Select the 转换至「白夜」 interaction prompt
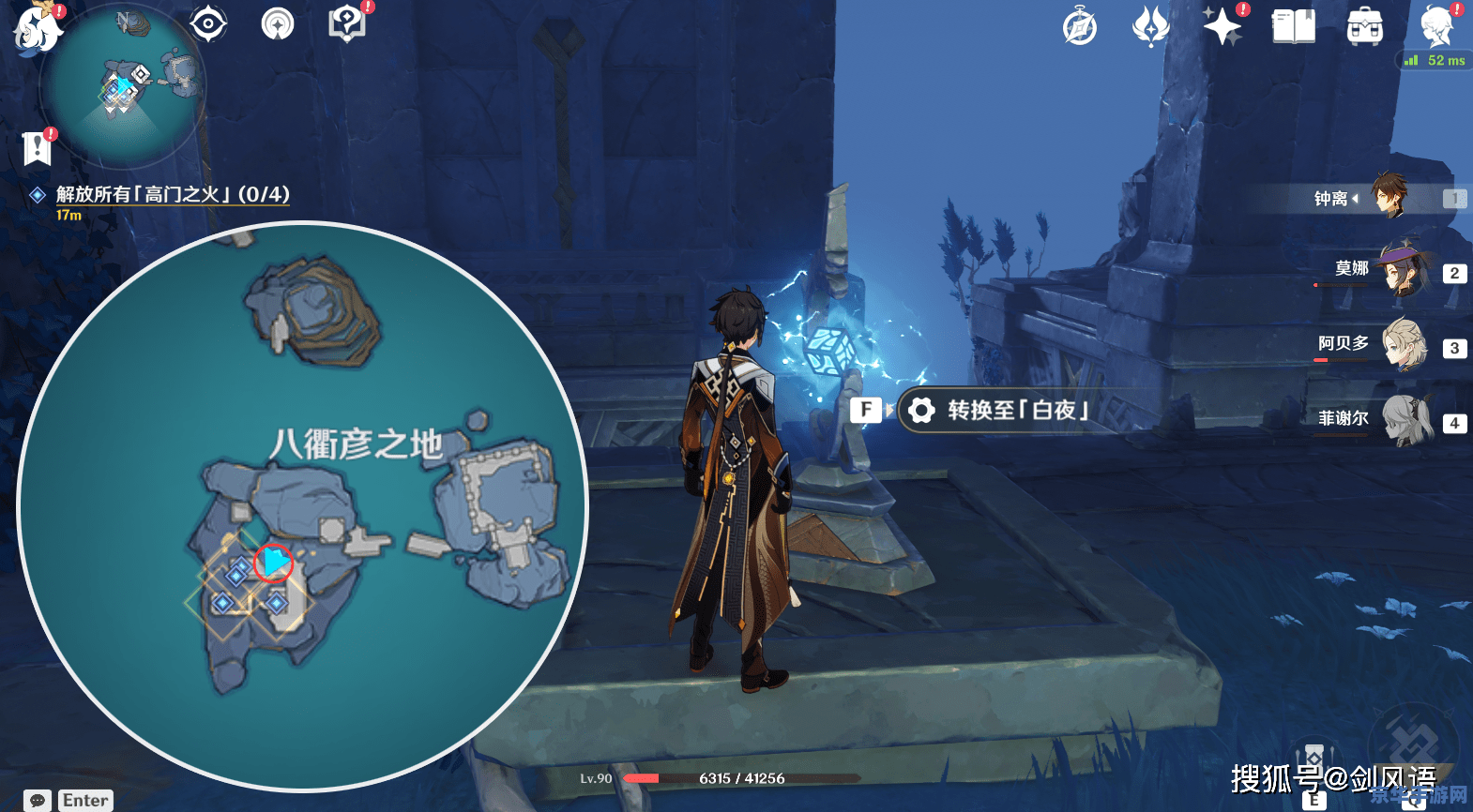This screenshot has width=1473, height=812. pyautogui.click(x=995, y=411)
